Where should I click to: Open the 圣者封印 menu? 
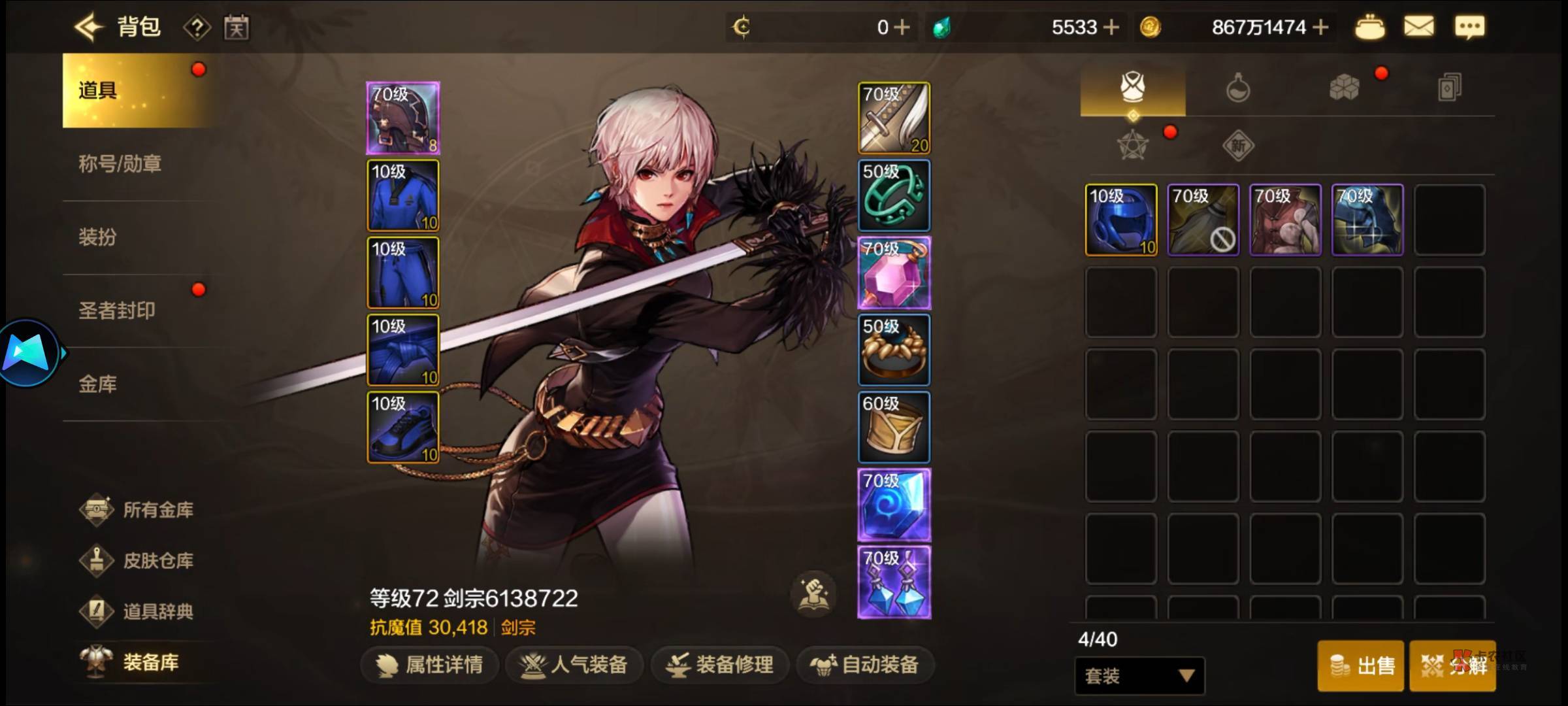point(117,311)
